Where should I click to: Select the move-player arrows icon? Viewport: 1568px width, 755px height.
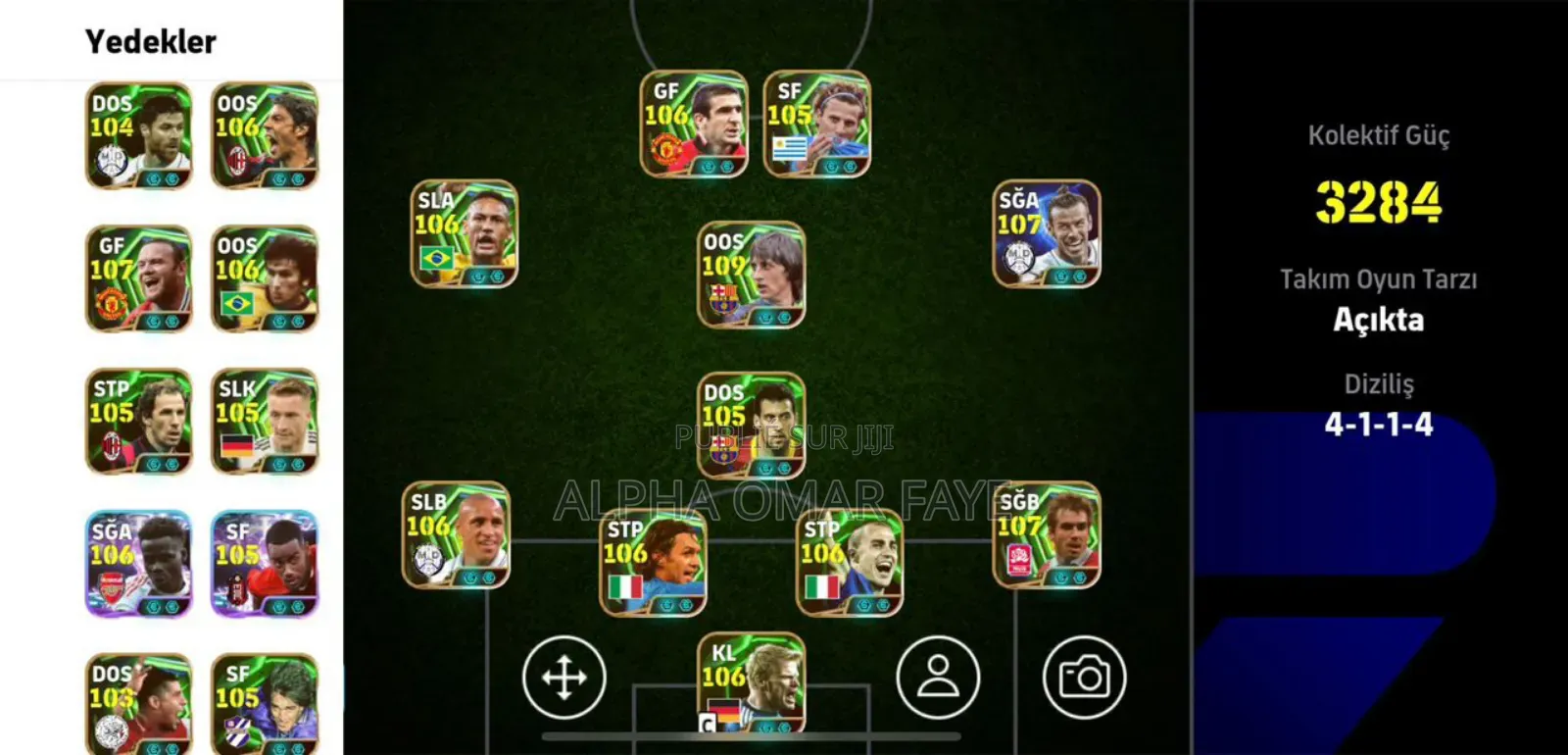(x=563, y=676)
